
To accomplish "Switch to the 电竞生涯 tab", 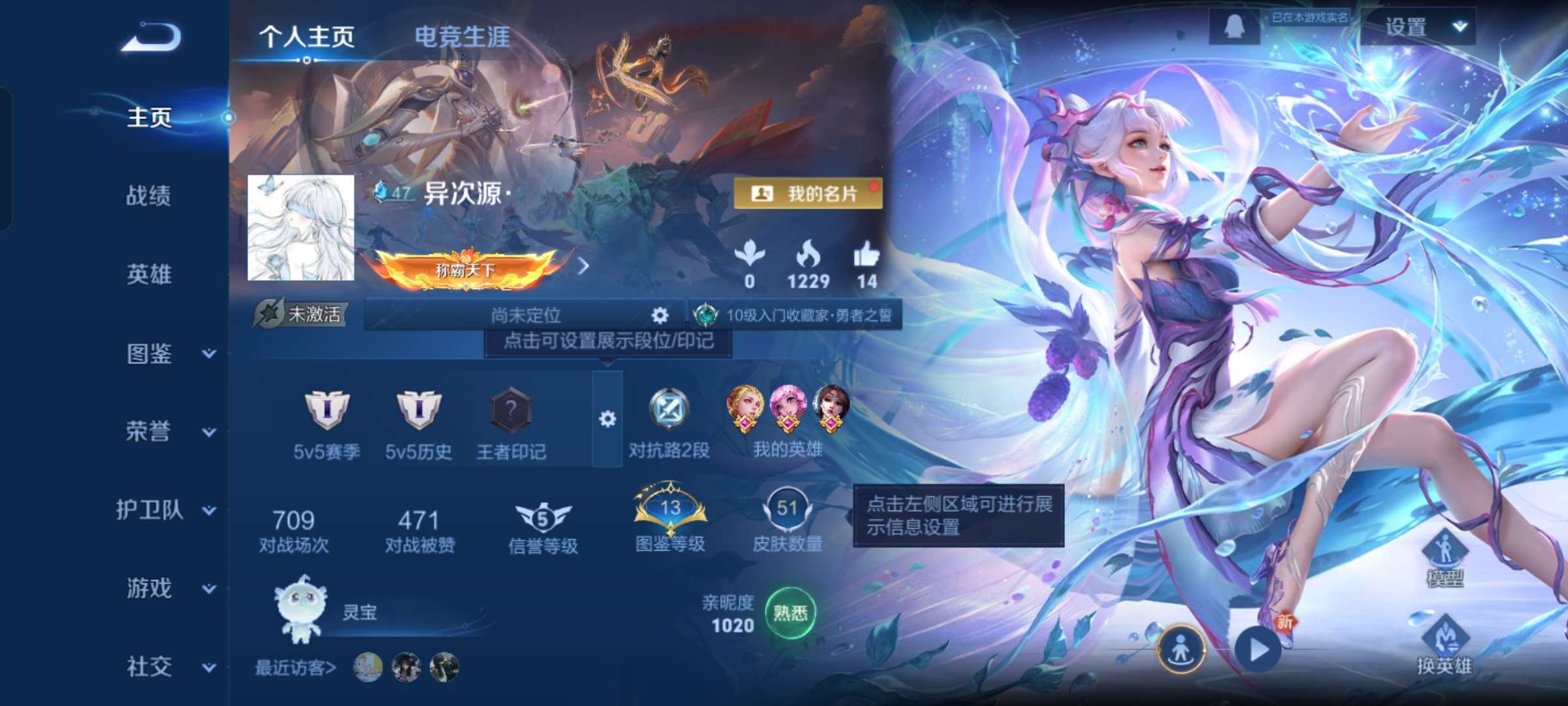I will 463,37.
